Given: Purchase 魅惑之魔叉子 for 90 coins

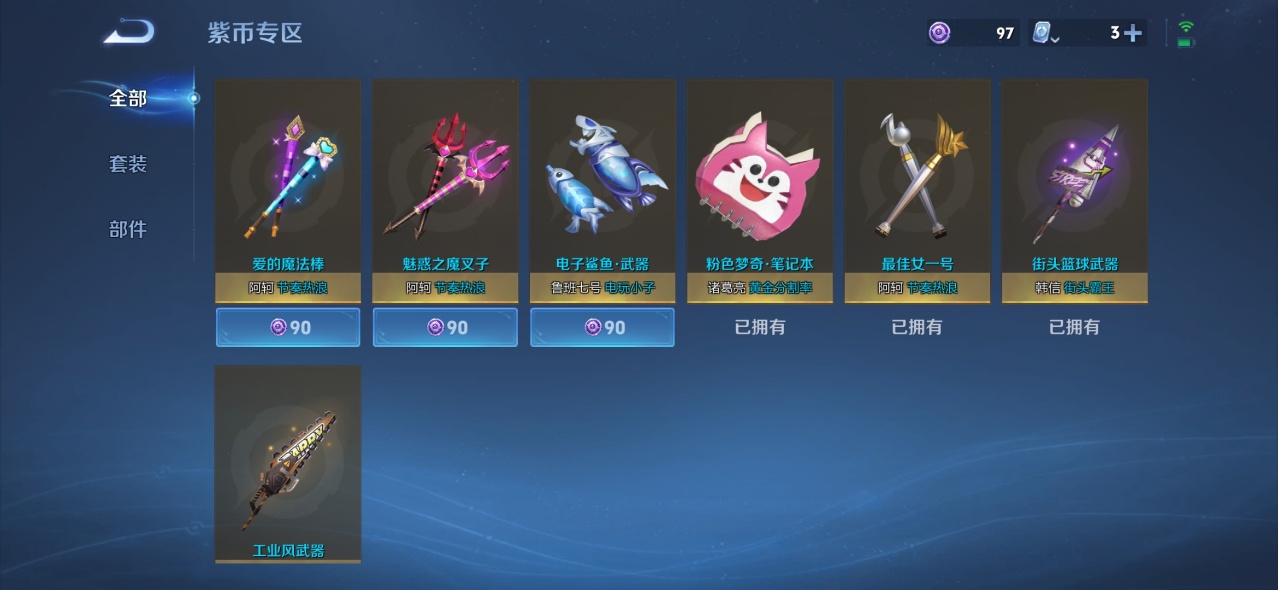Looking at the screenshot, I should point(445,327).
